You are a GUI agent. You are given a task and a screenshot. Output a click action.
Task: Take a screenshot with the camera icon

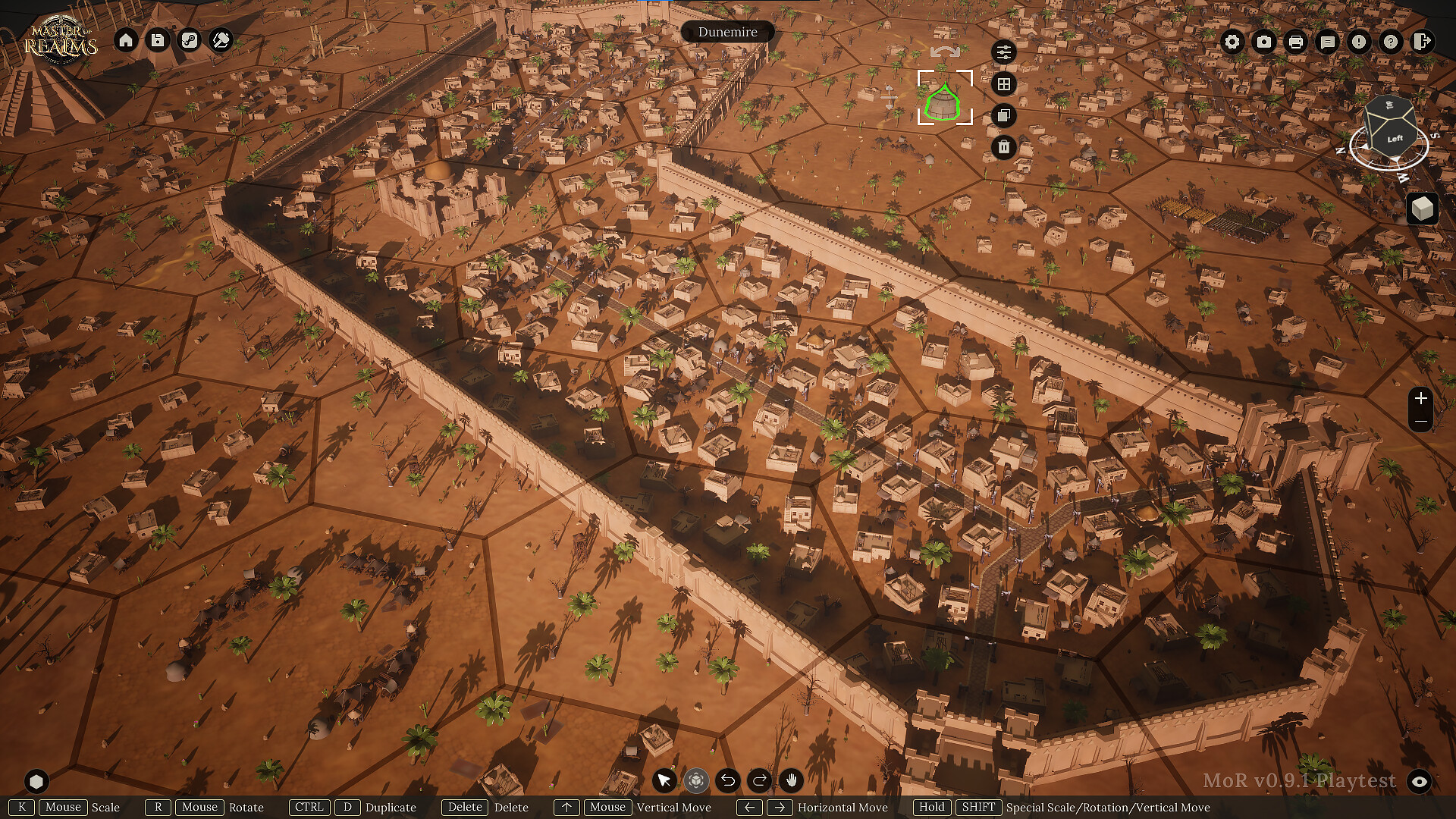pos(1264,42)
